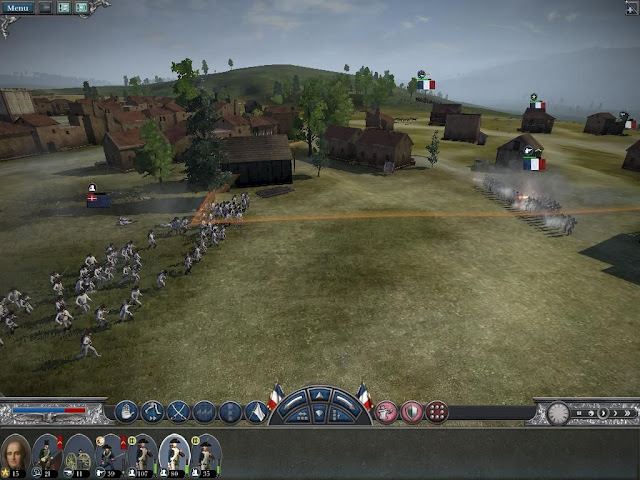The height and width of the screenshot is (480, 640).
Task: Select the general's portrait unit card
Action: [15, 453]
